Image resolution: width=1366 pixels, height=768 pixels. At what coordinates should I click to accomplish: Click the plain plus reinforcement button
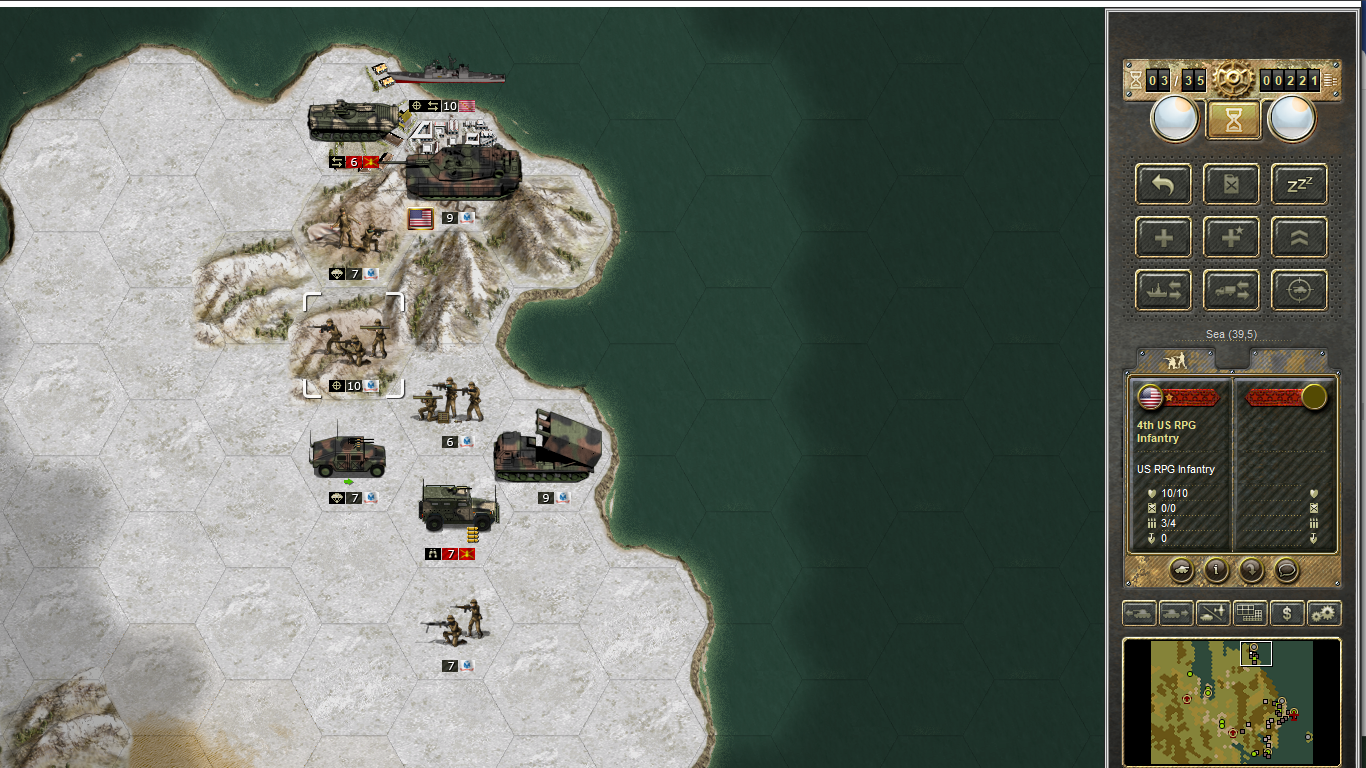point(1163,237)
